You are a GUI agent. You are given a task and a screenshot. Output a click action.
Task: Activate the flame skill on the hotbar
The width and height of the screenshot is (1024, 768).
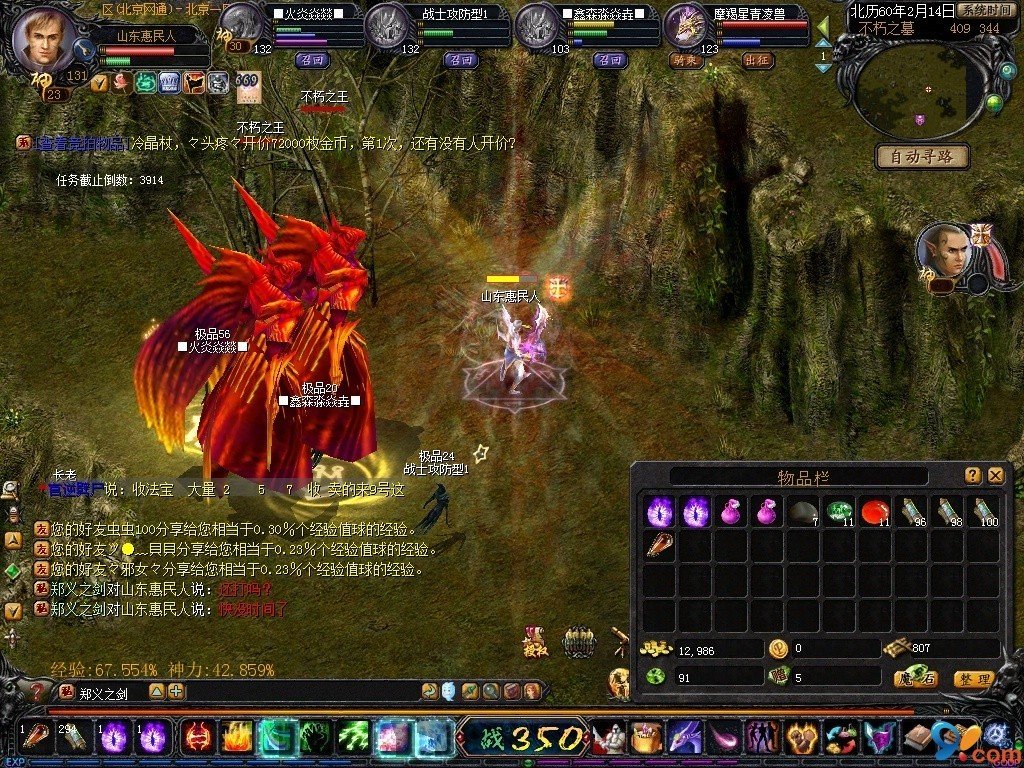click(x=236, y=739)
